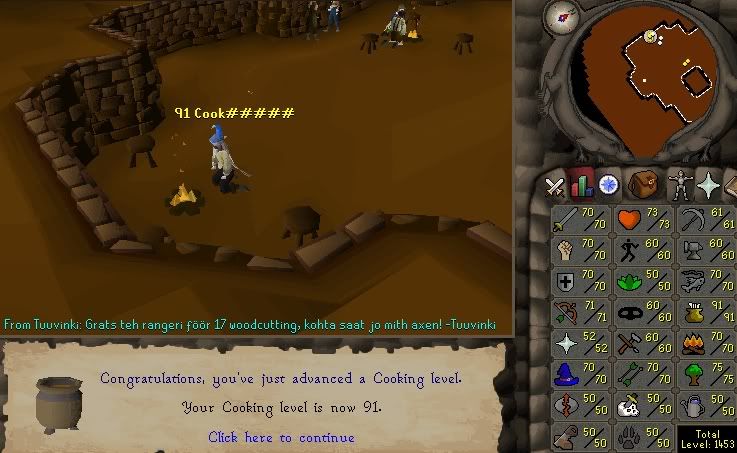
Task: Open the inventory backpack tab
Action: click(x=643, y=185)
